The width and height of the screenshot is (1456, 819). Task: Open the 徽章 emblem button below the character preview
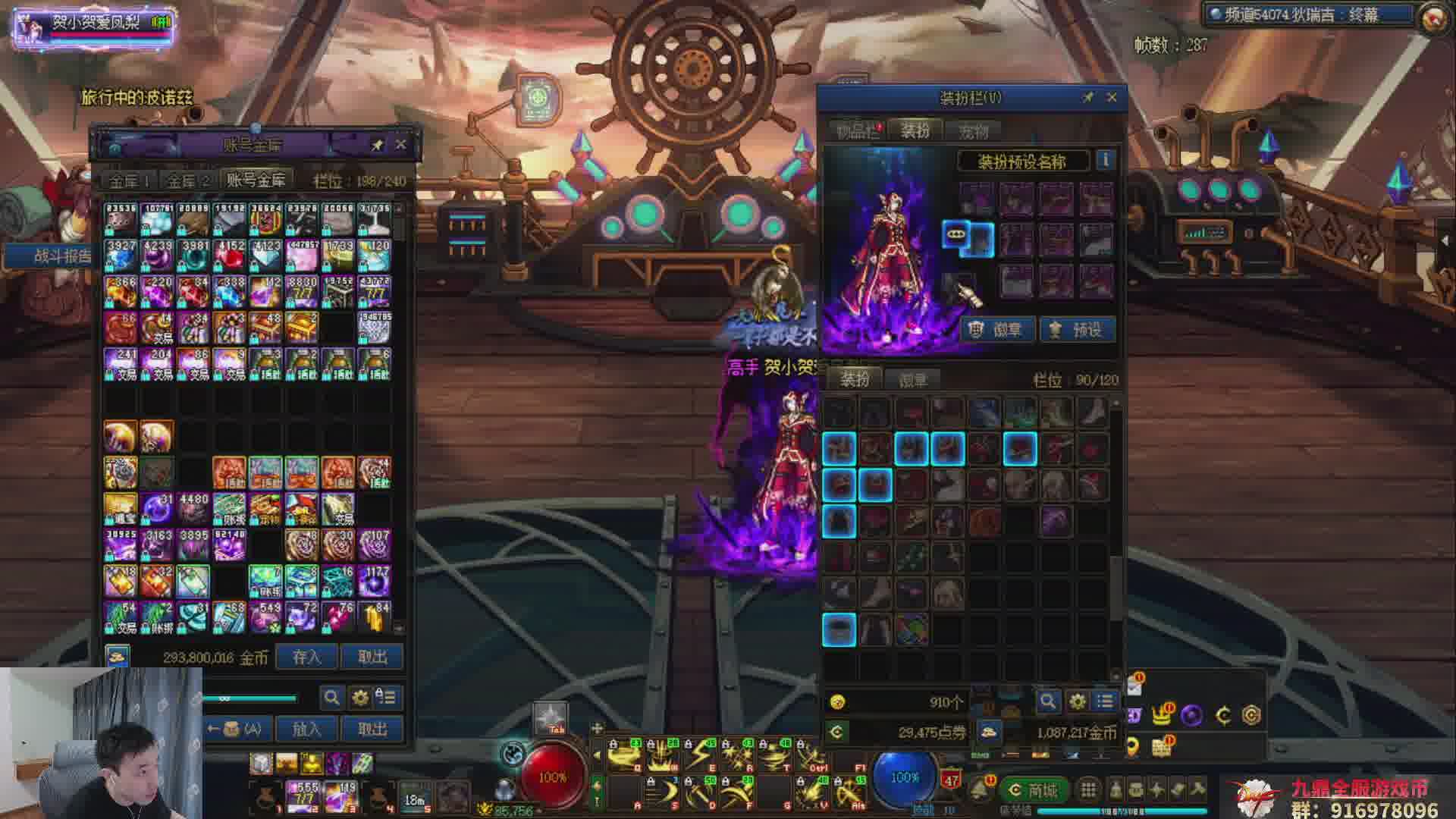point(998,330)
